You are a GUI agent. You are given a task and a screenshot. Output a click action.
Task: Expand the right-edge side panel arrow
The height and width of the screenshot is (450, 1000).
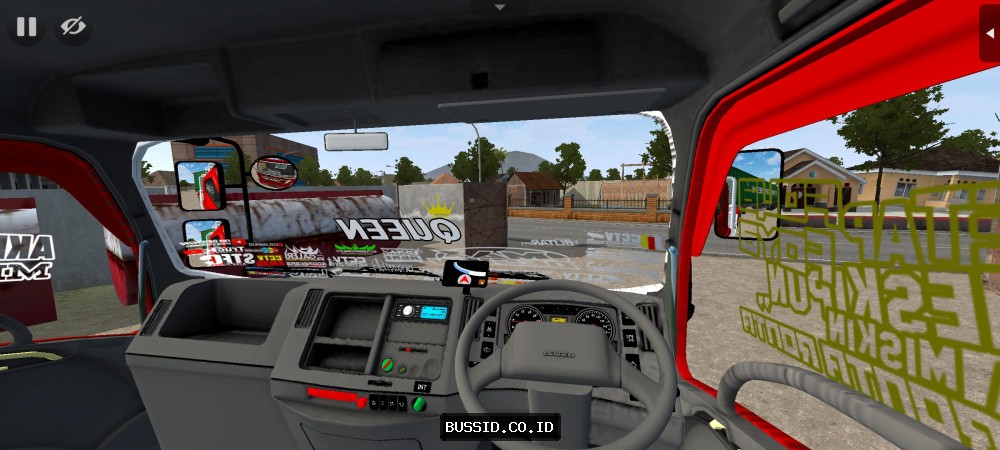[x=989, y=31]
